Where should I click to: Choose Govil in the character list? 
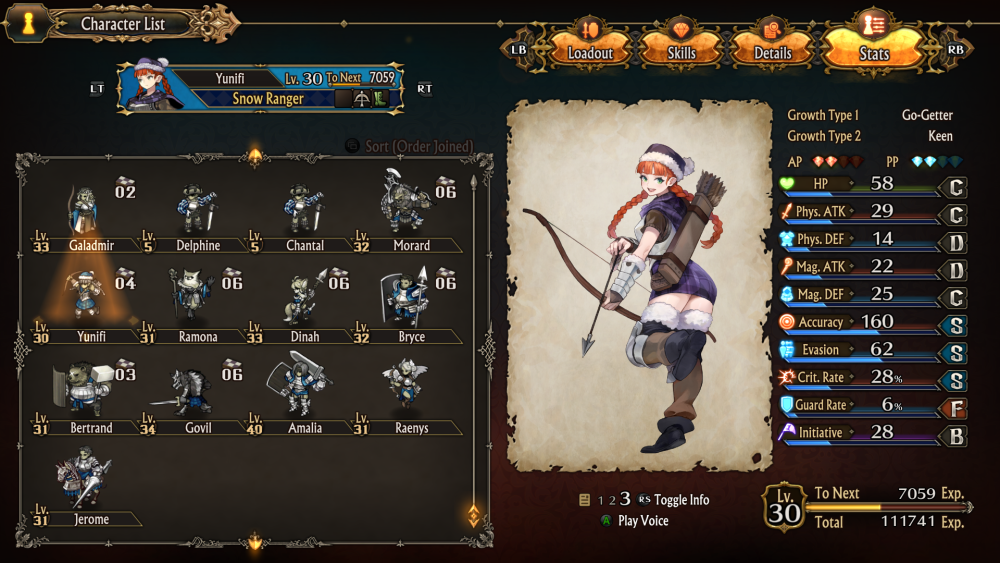(197, 397)
